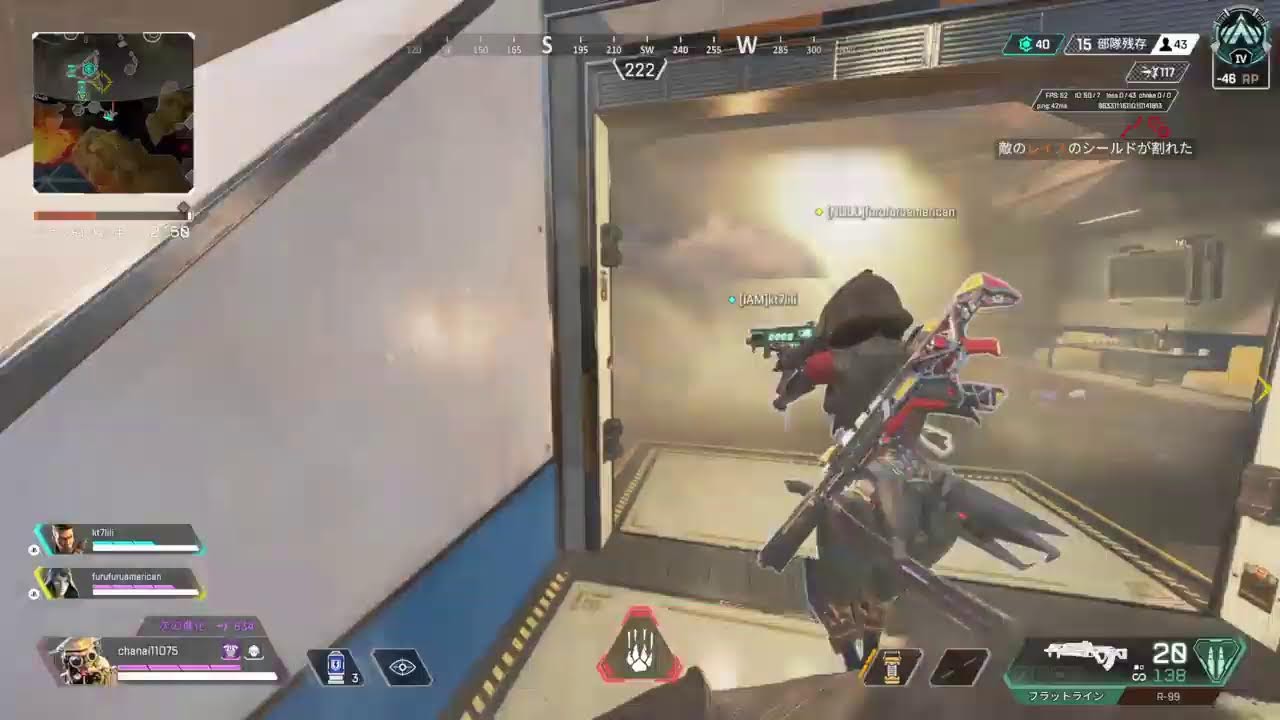The image size is (1280, 720).
Task: Click the player health bar below minimap
Action: (x=112, y=214)
